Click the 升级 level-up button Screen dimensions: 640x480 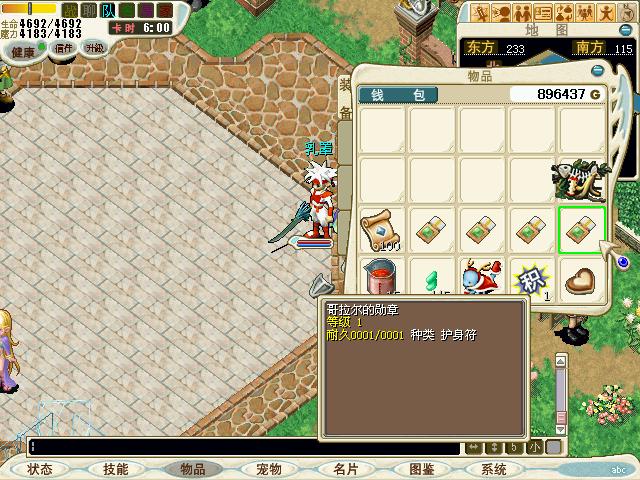point(94,48)
